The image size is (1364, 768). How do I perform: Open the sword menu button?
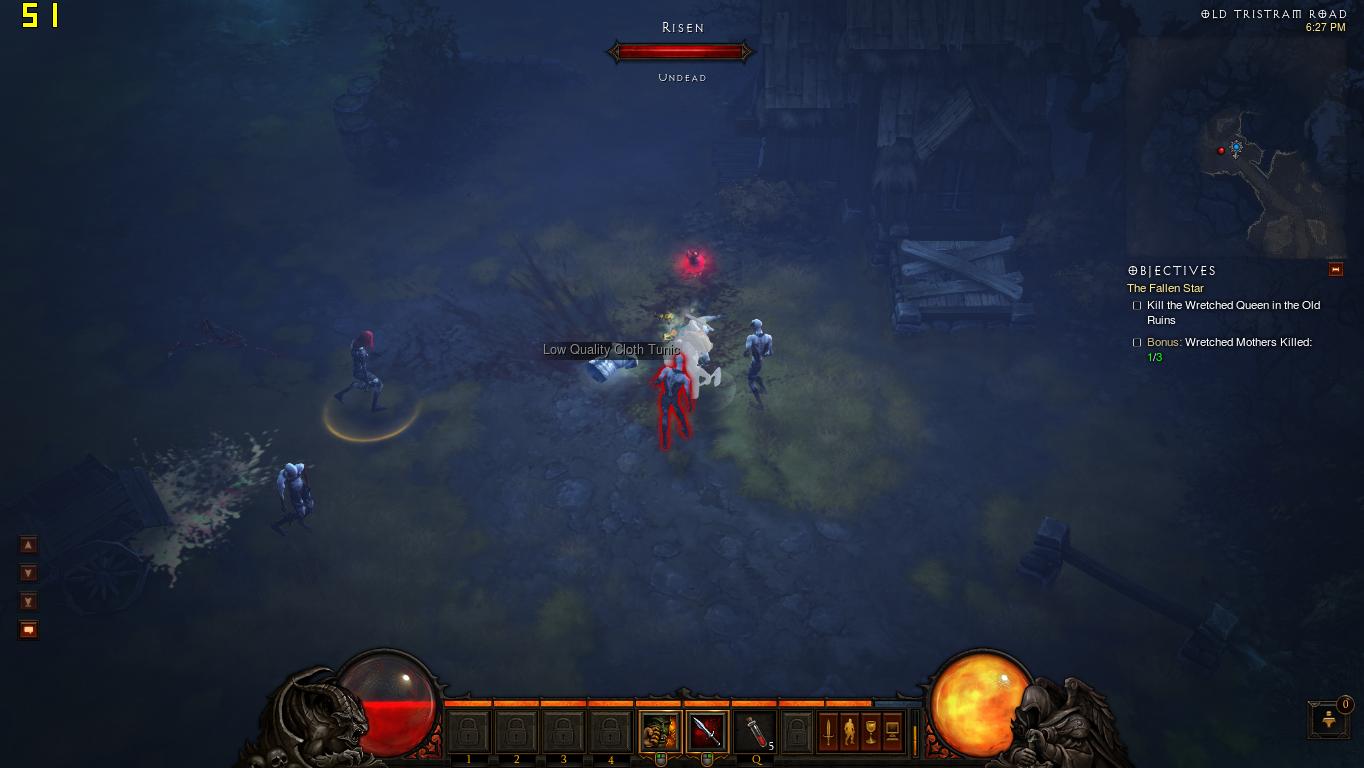[828, 732]
